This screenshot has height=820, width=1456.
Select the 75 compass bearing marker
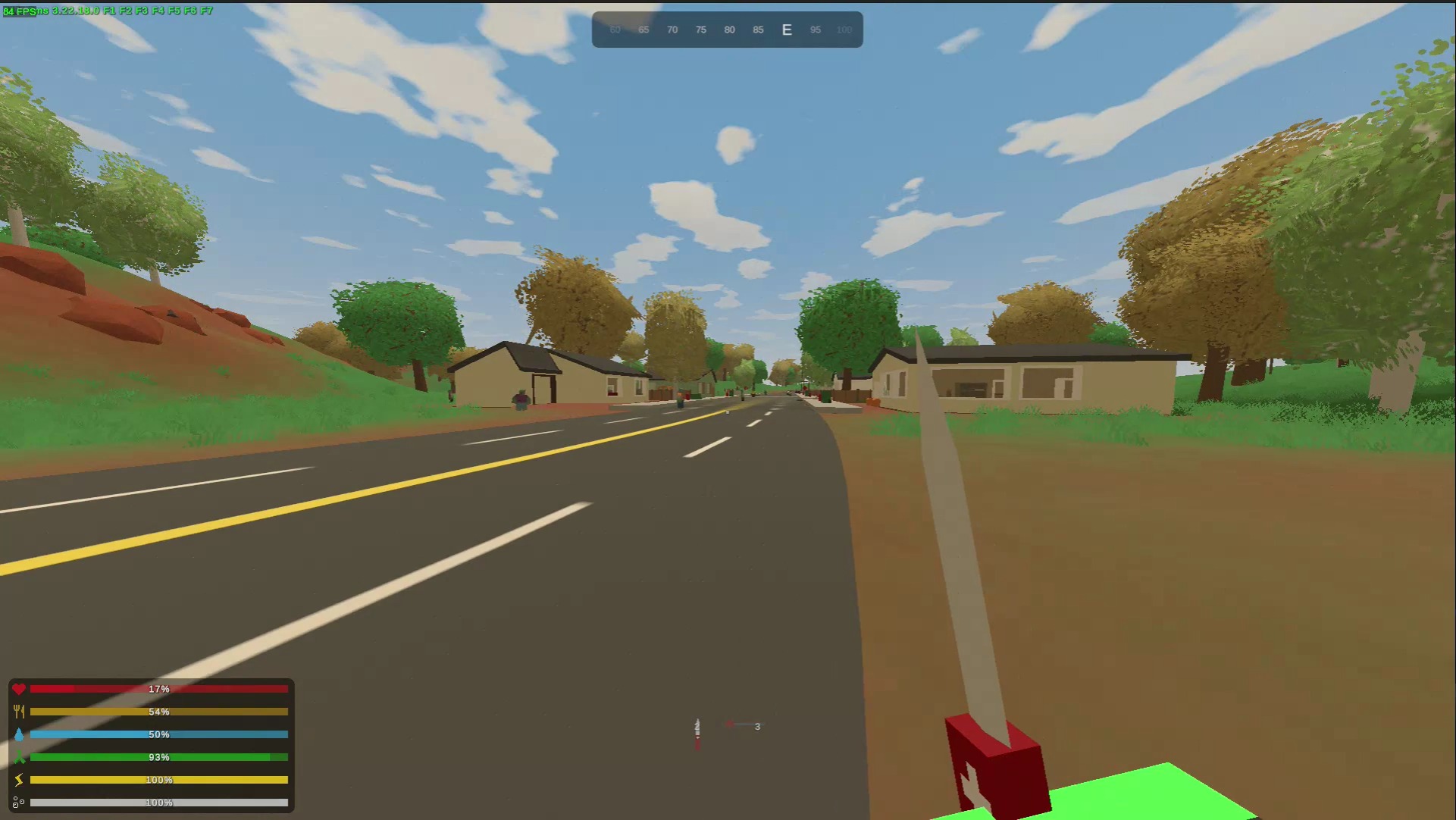coord(701,30)
